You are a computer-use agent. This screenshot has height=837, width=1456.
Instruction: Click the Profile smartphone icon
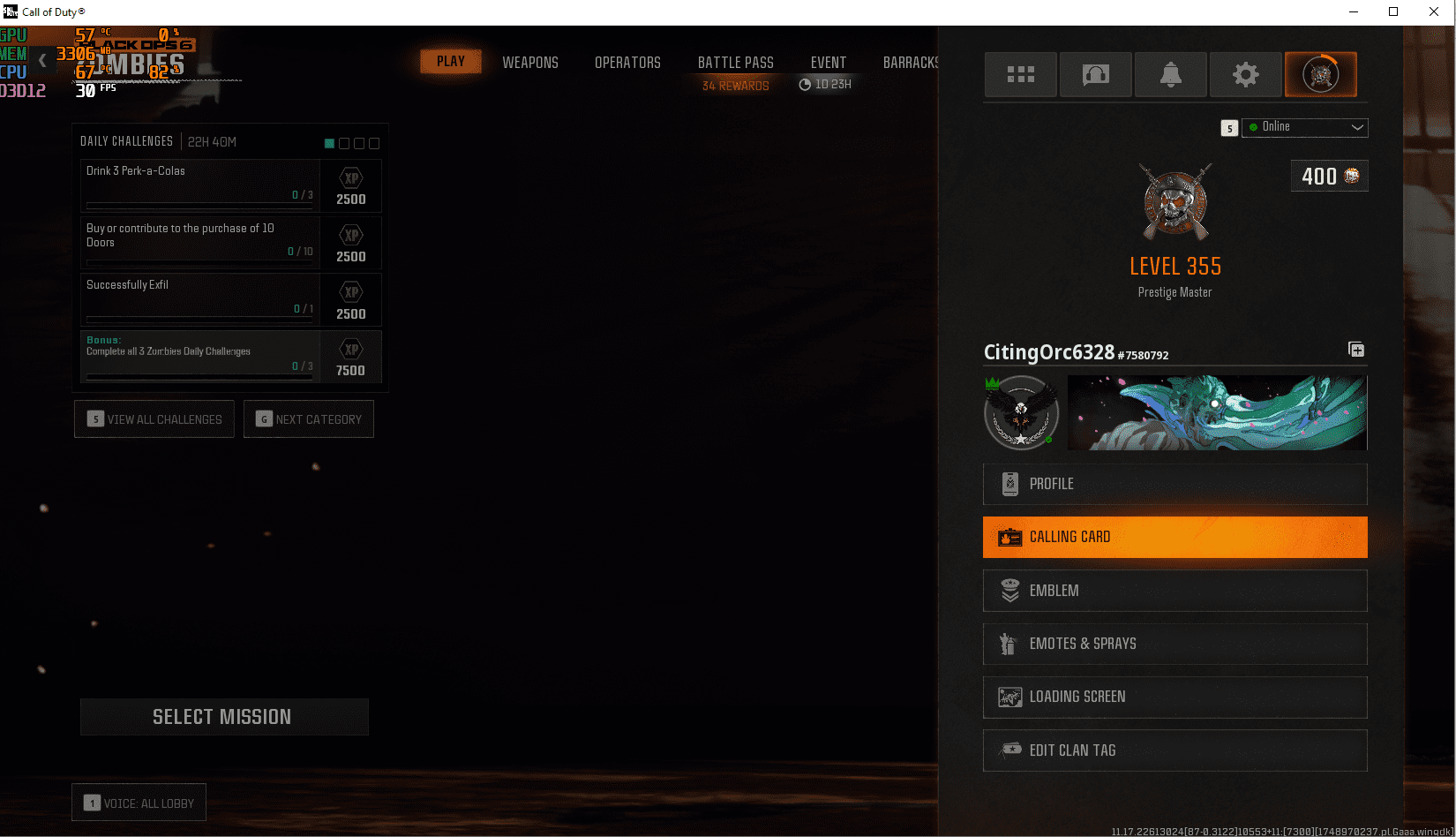click(1009, 484)
